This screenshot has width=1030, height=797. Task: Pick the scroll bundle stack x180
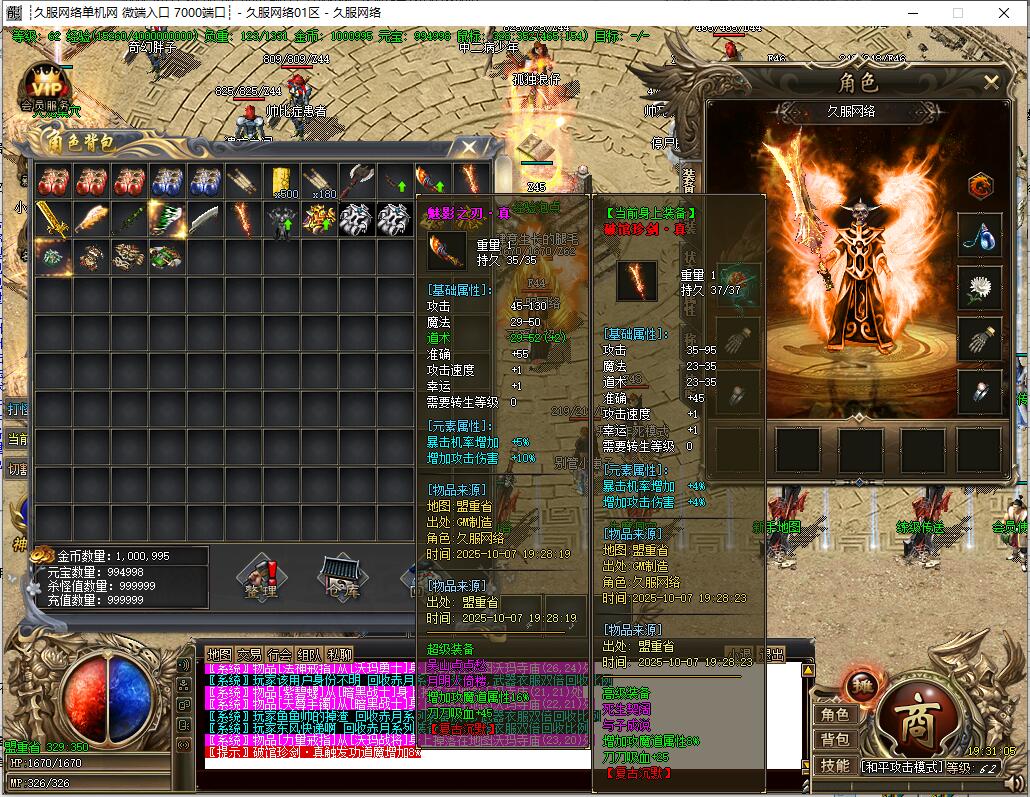pos(319,181)
